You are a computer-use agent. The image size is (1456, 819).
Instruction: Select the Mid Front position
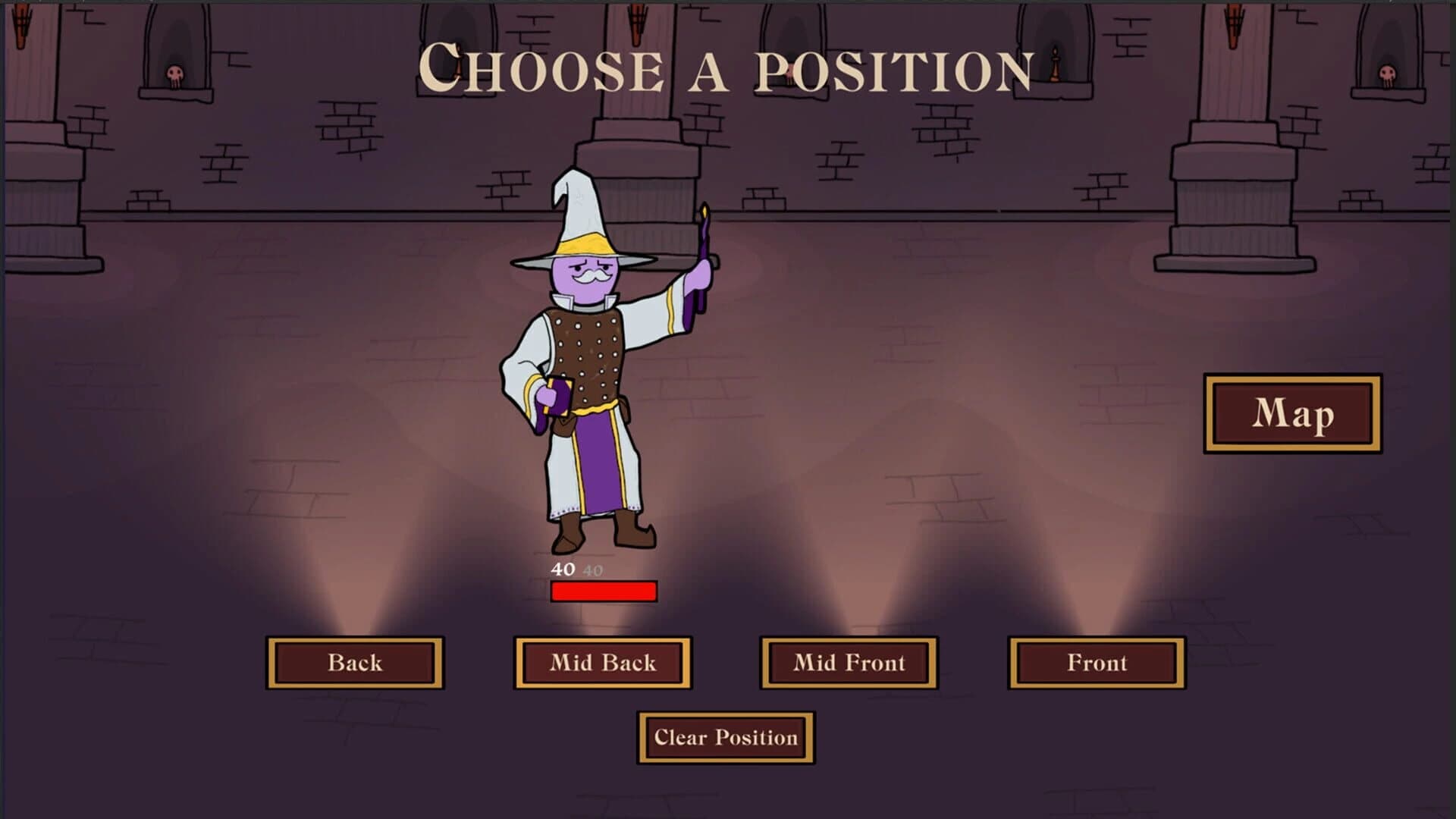pos(849,663)
